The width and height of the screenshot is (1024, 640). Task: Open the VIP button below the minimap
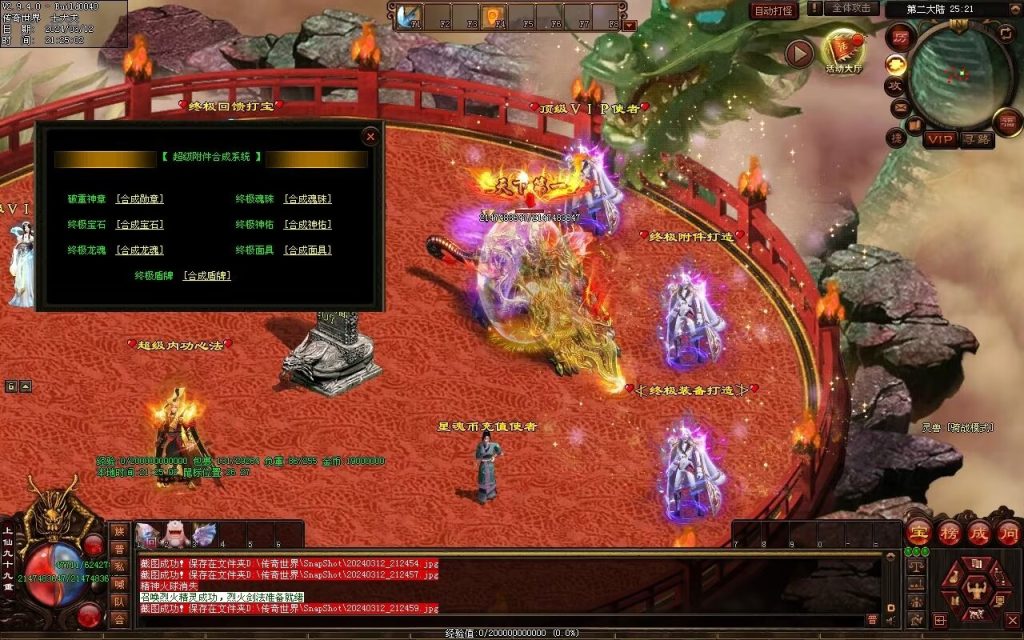click(x=939, y=139)
